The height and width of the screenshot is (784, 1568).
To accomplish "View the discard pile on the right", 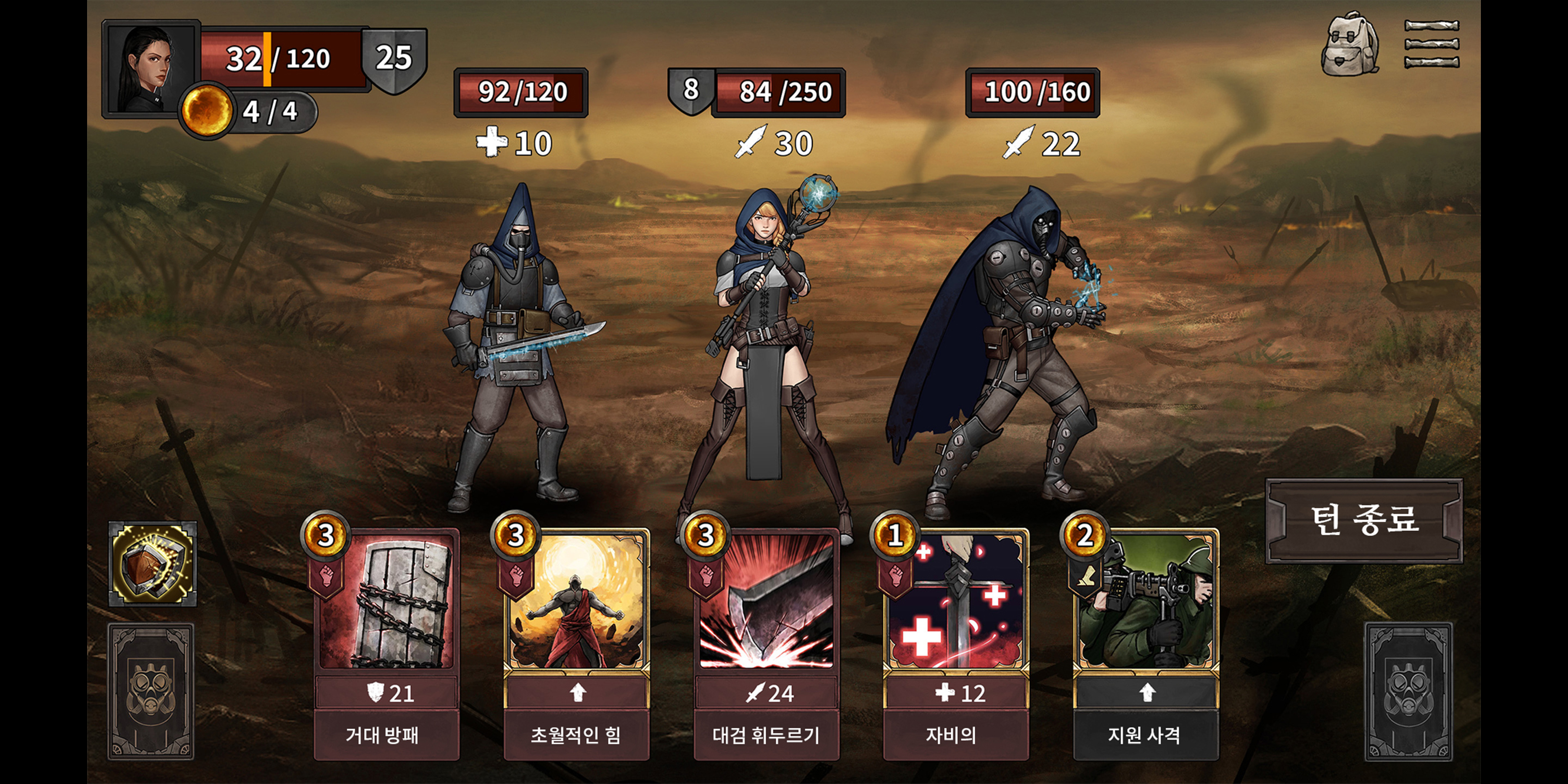I will [x=1408, y=692].
